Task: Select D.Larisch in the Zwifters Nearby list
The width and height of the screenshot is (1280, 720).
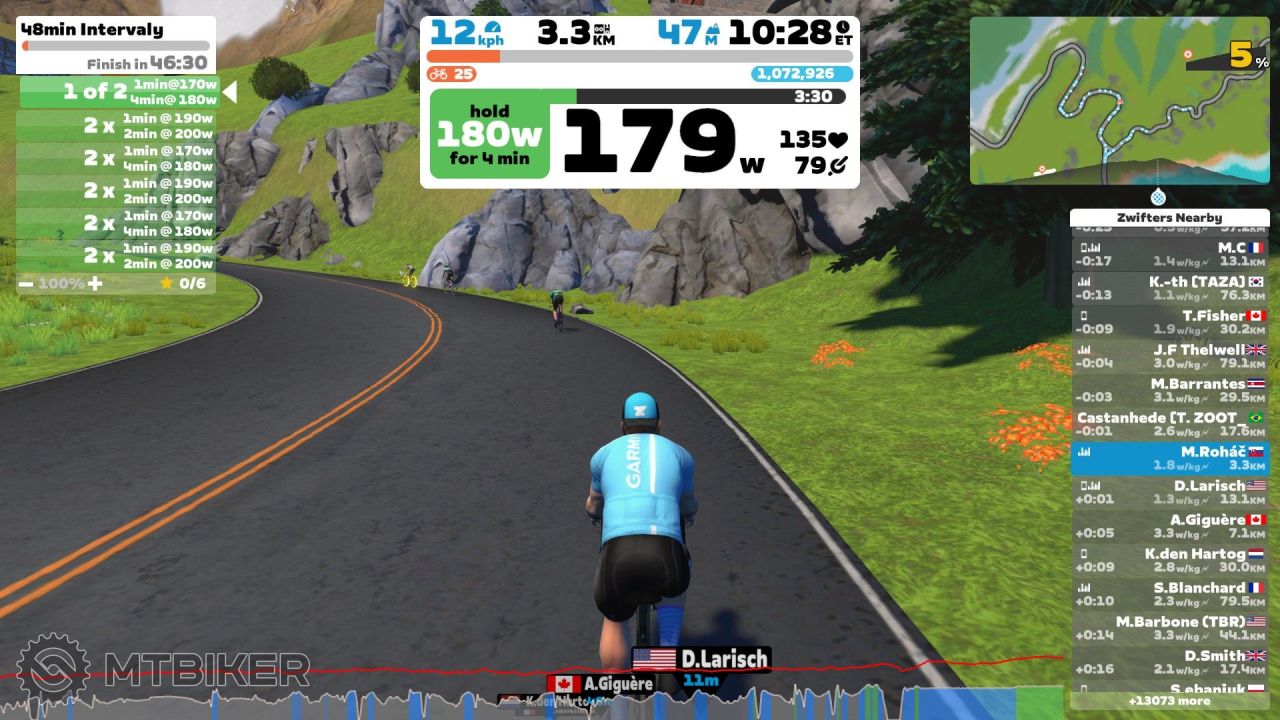Action: coord(1169,492)
